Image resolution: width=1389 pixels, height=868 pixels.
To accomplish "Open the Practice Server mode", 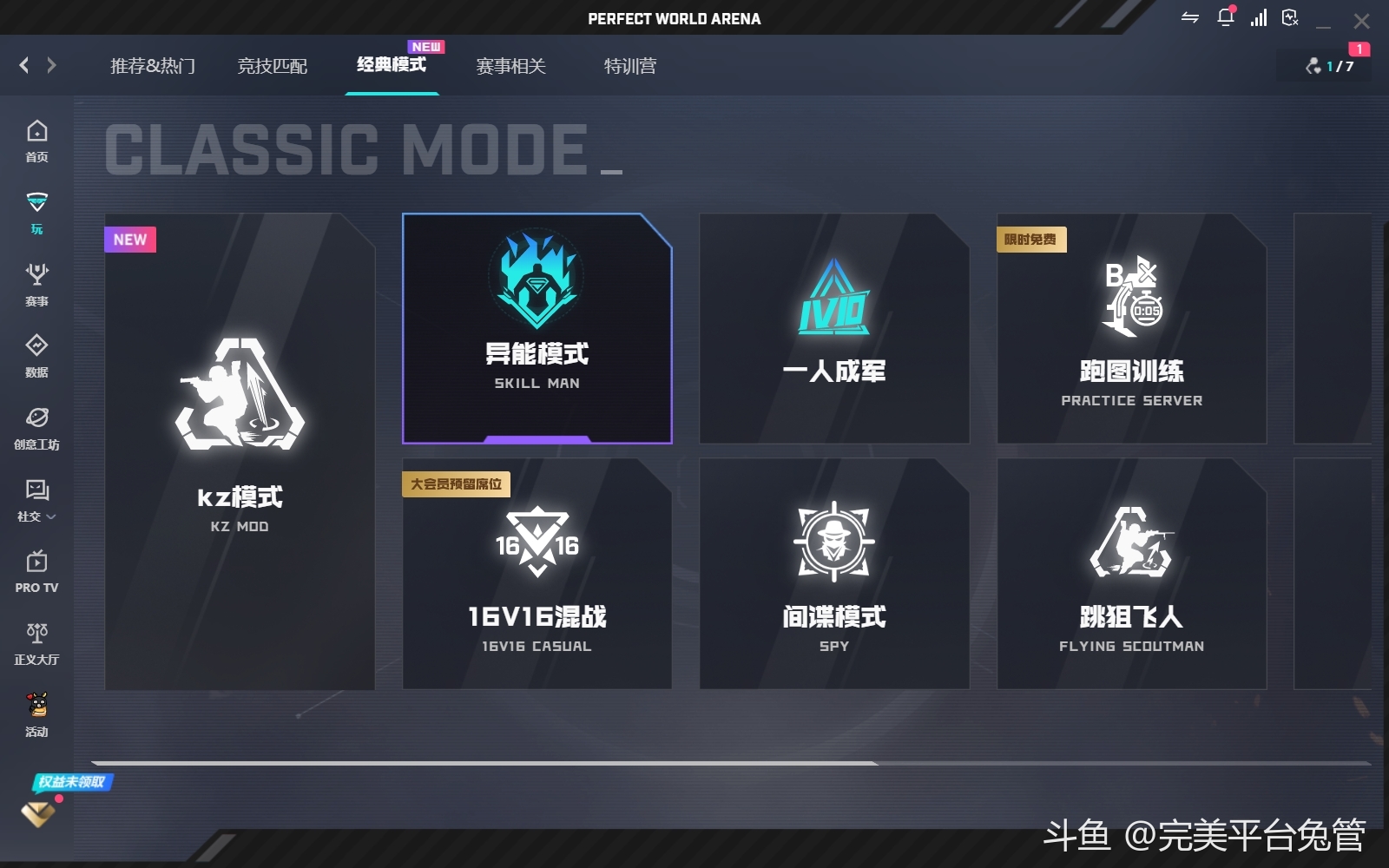I will [x=1131, y=329].
